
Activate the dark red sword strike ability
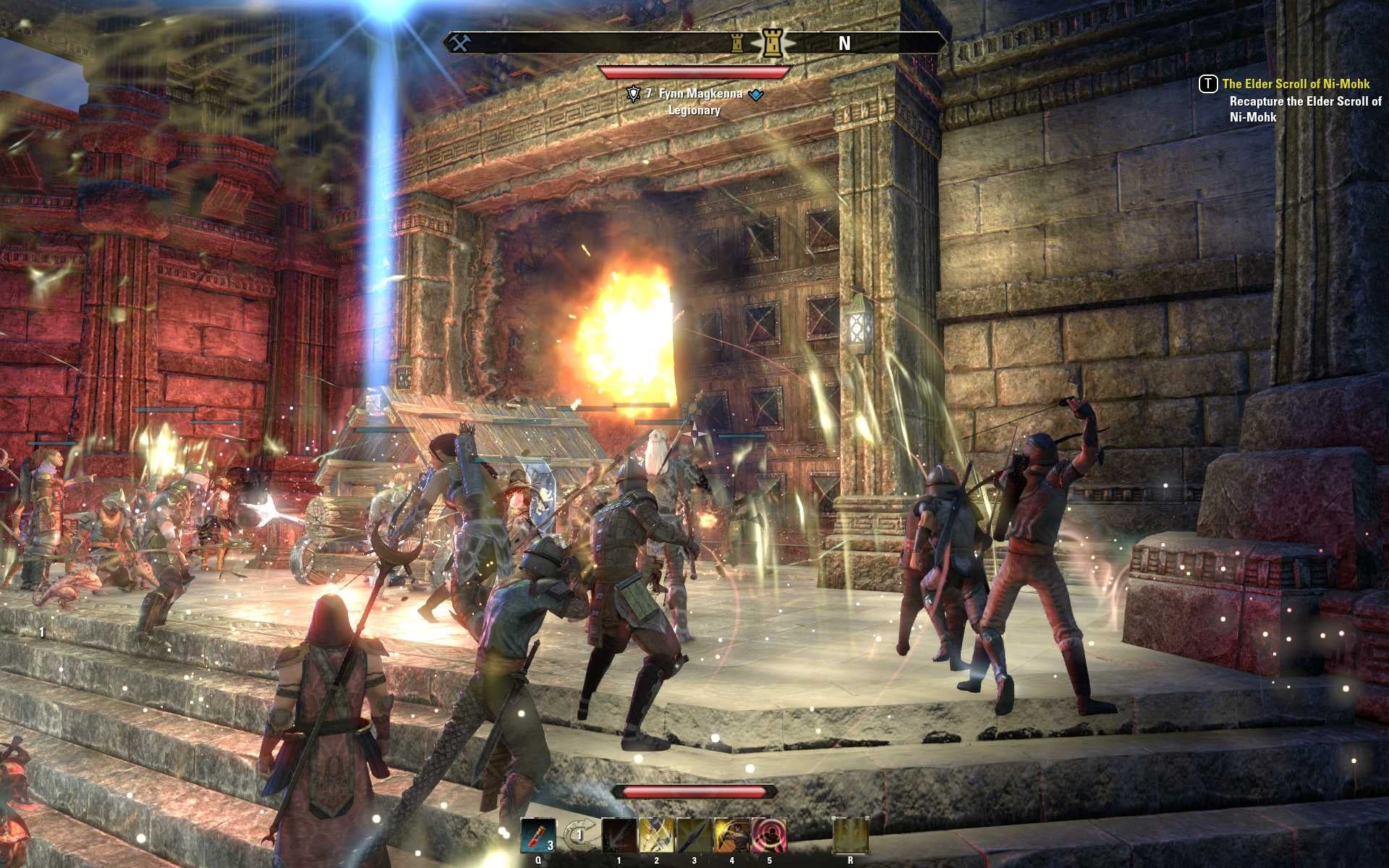(619, 835)
